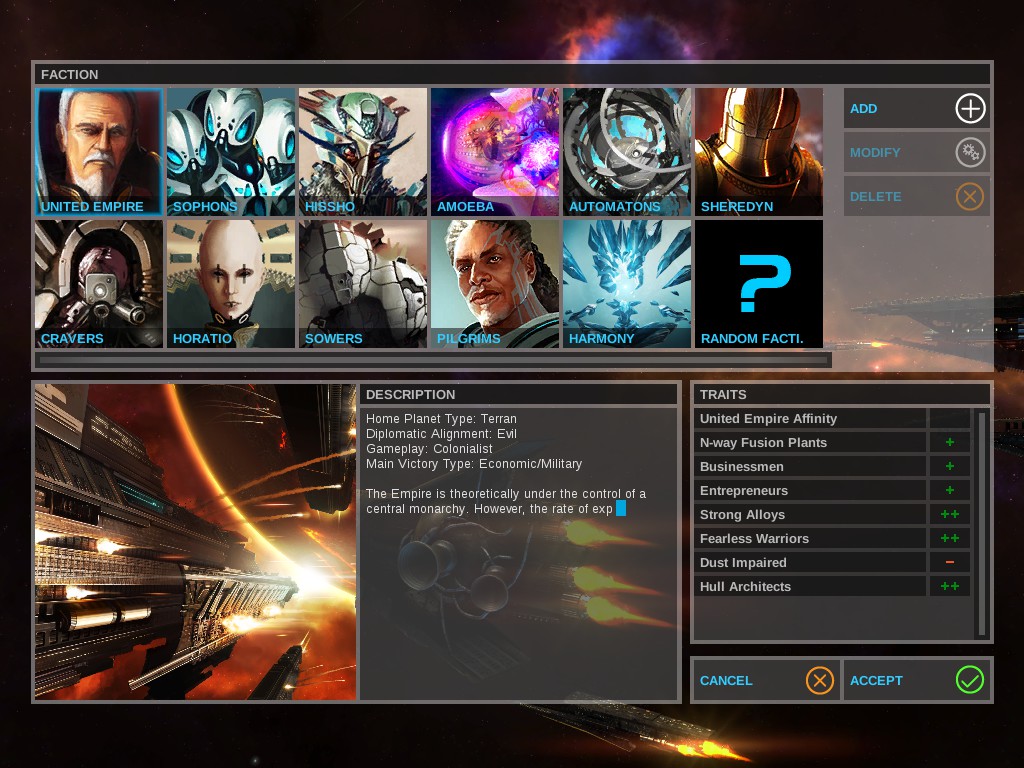1024x768 pixels.
Task: Click the Modify faction button
Action: [x=917, y=152]
